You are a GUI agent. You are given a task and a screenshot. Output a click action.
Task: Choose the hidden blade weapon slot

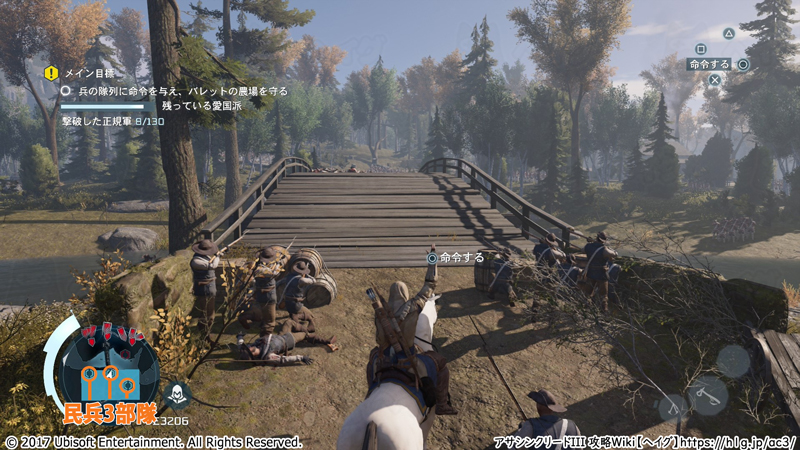click(672, 407)
